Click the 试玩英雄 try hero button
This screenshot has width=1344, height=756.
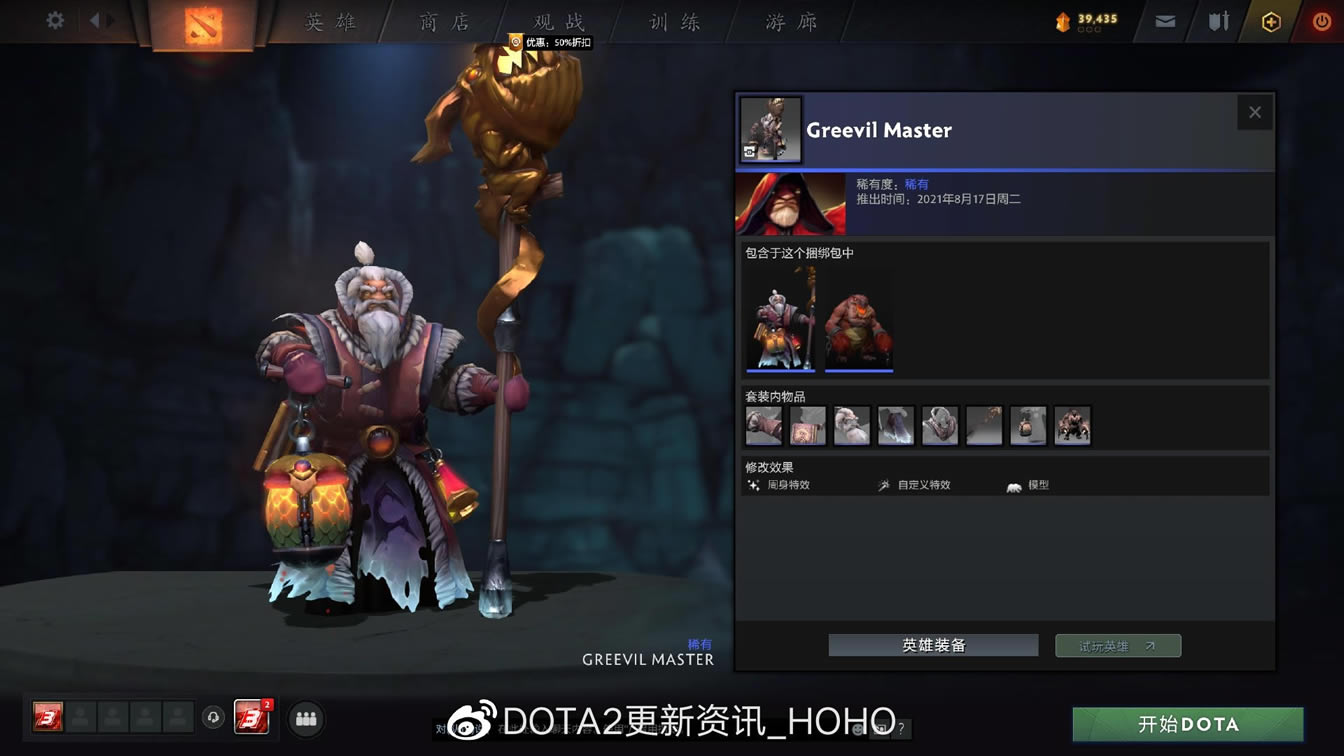pyautogui.click(x=1117, y=645)
